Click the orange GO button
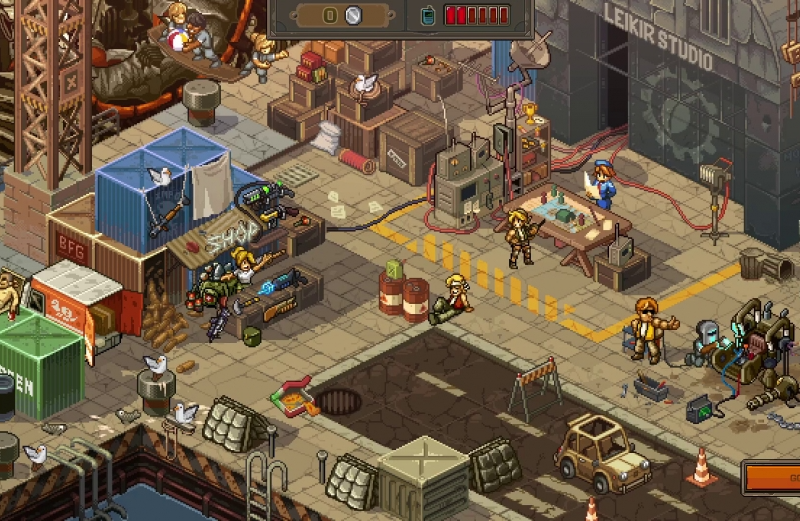The width and height of the screenshot is (800, 521). coord(773,478)
